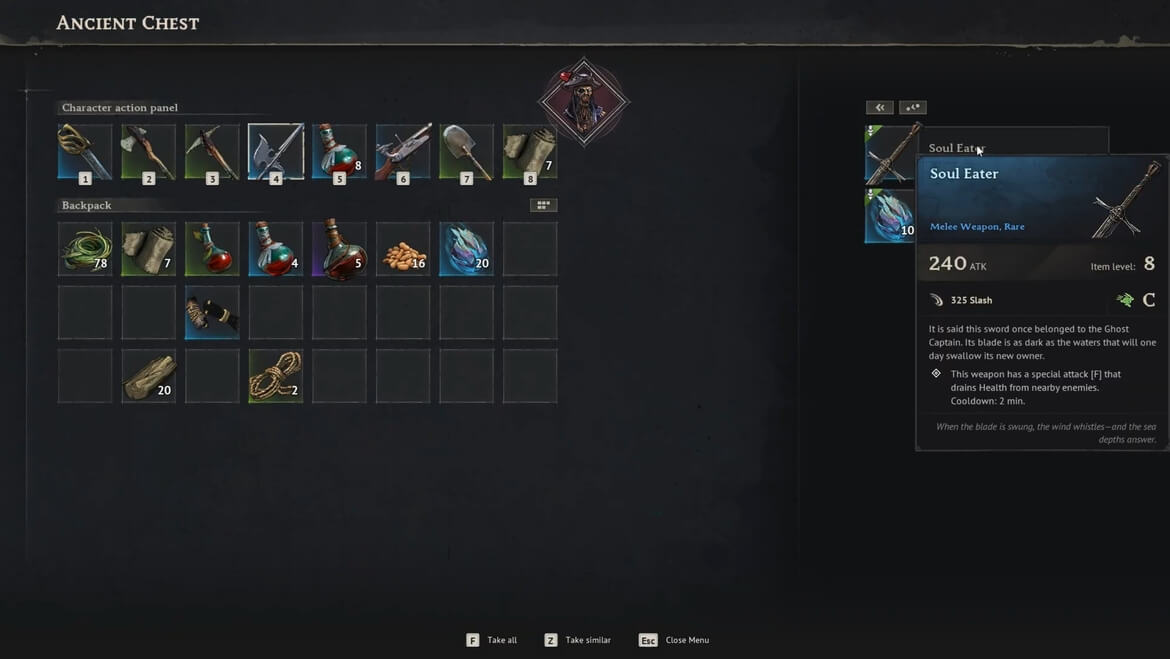
Task: Pick the highlighted halberd in slot 4
Action: 276,152
